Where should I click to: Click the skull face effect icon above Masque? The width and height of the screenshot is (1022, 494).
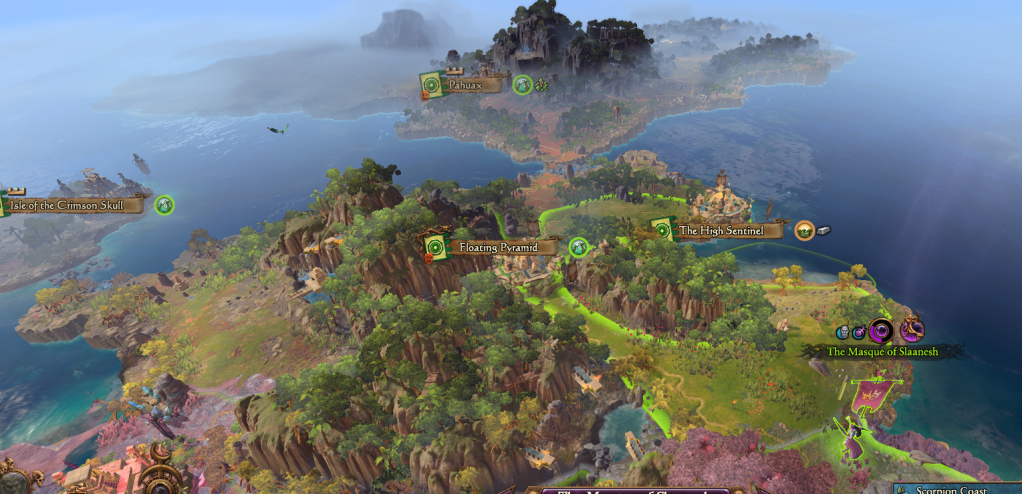843,332
